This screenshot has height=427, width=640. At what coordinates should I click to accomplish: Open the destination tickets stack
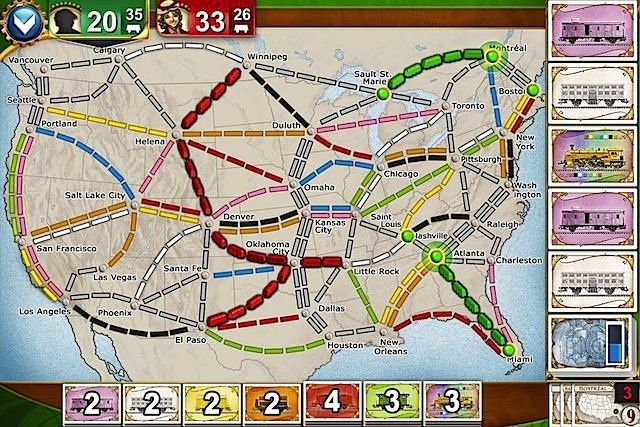tap(591, 405)
